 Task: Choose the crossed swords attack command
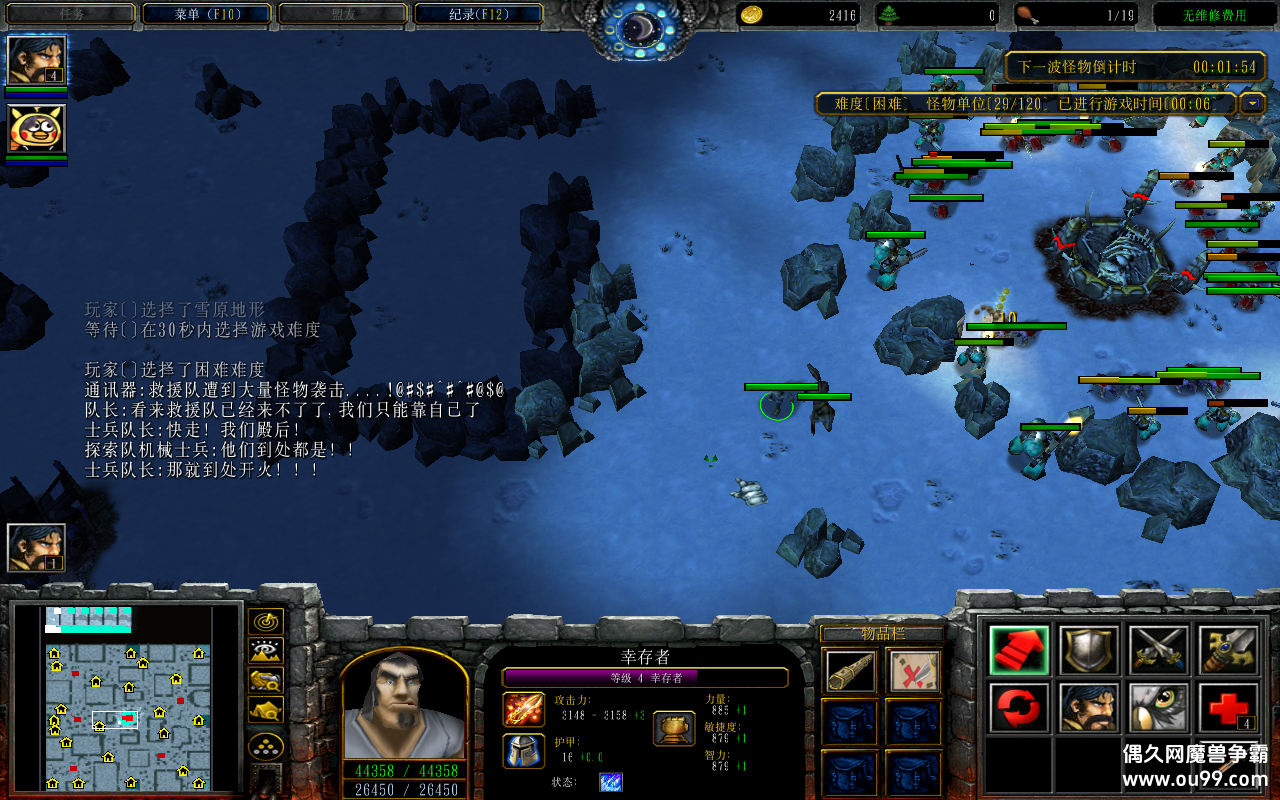point(1158,650)
